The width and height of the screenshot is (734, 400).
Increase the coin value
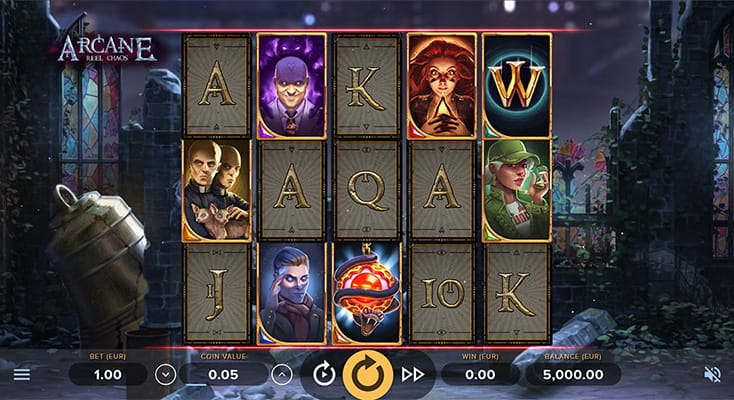[282, 375]
